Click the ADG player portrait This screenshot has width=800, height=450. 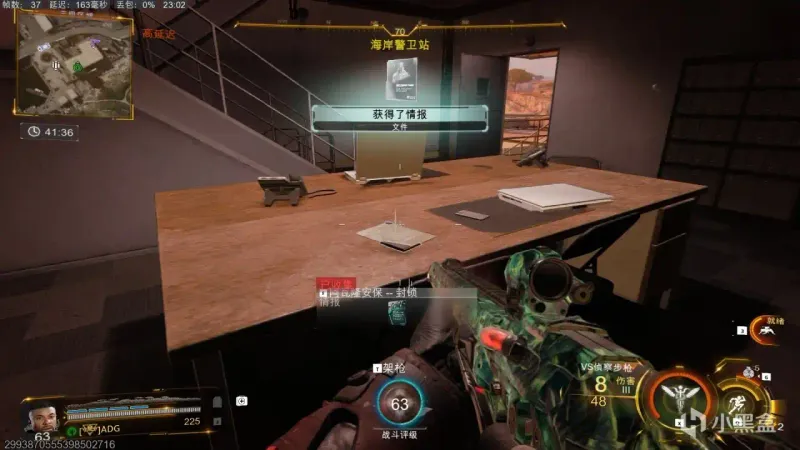(42, 412)
